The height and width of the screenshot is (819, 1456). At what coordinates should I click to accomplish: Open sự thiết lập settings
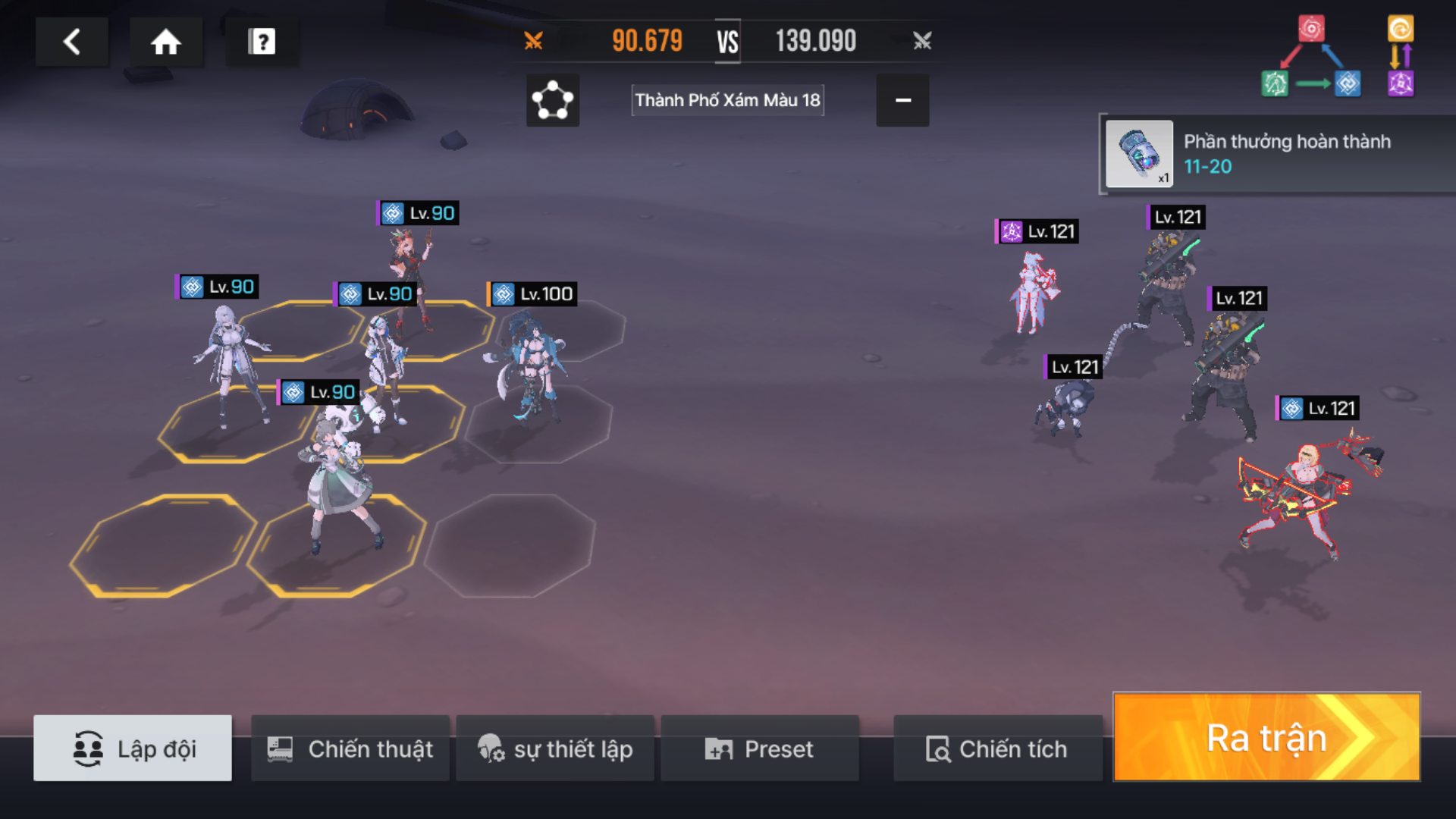pos(555,748)
